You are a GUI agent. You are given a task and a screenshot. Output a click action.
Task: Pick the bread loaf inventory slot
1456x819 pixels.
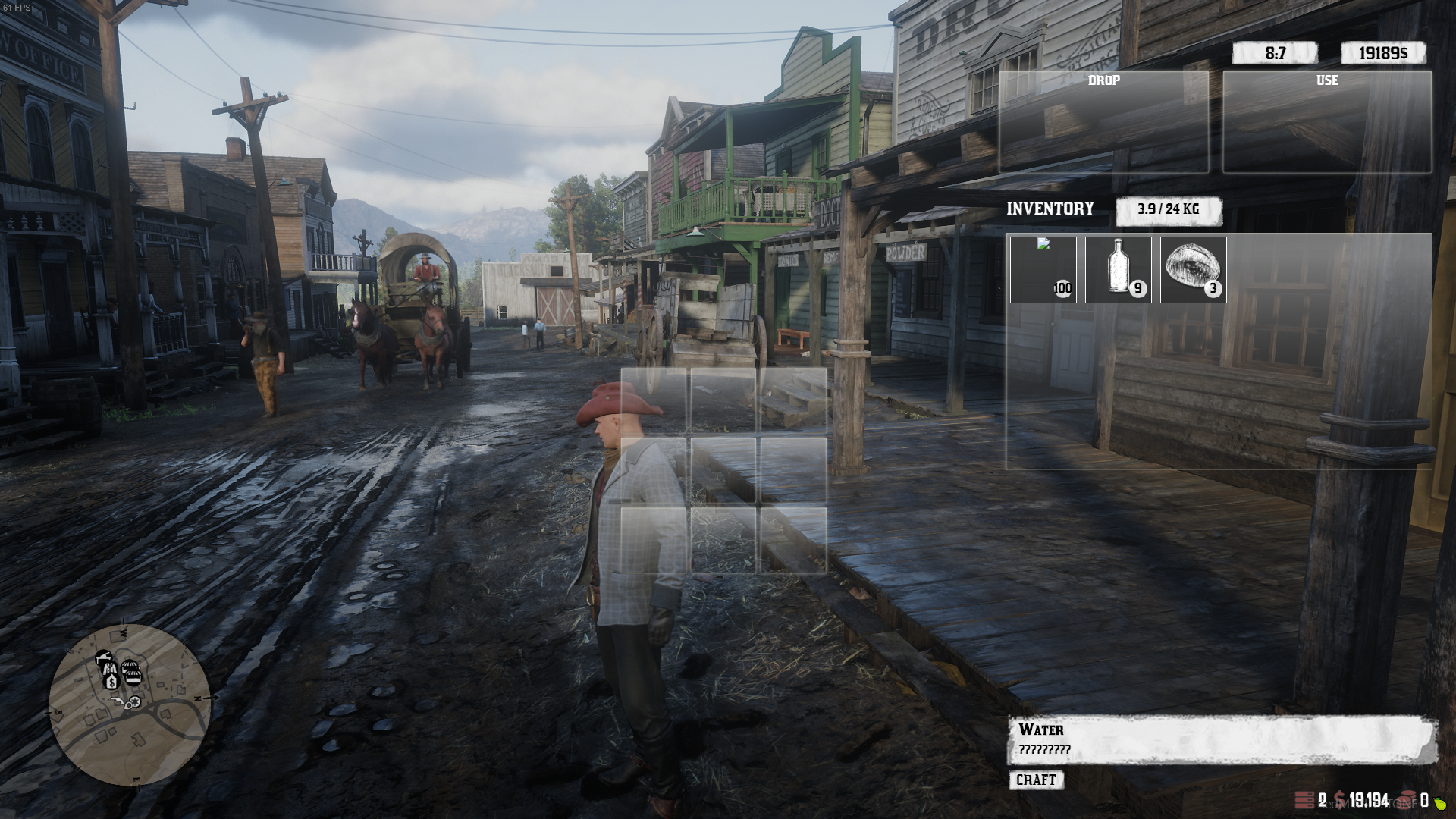[x=1193, y=270]
